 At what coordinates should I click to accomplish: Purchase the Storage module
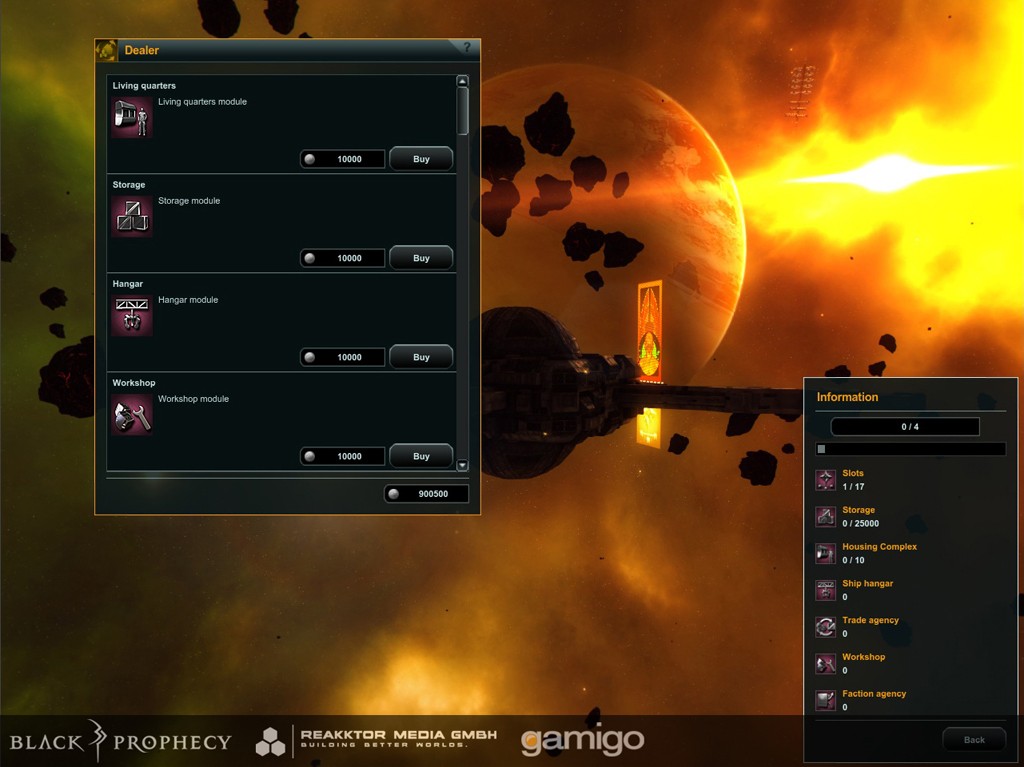420,258
